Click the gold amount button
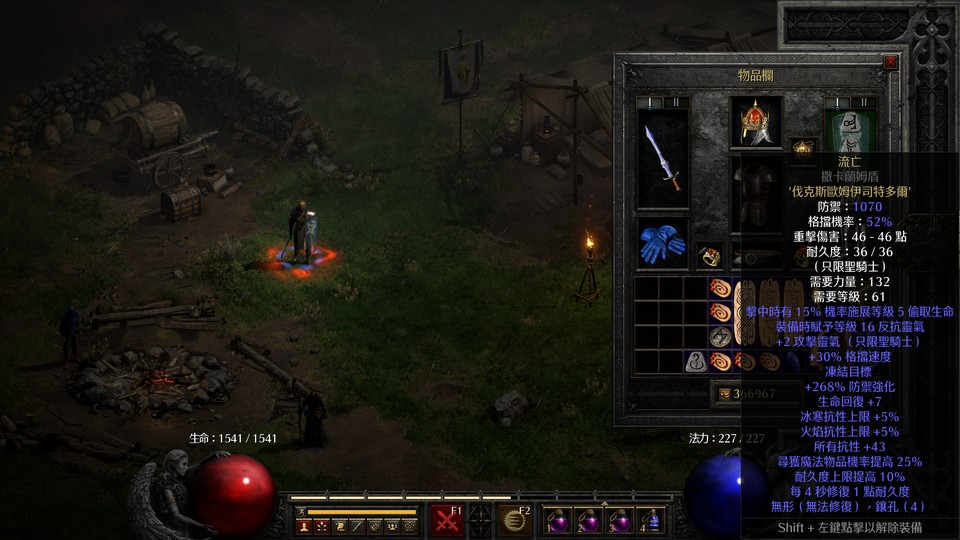 tap(726, 394)
